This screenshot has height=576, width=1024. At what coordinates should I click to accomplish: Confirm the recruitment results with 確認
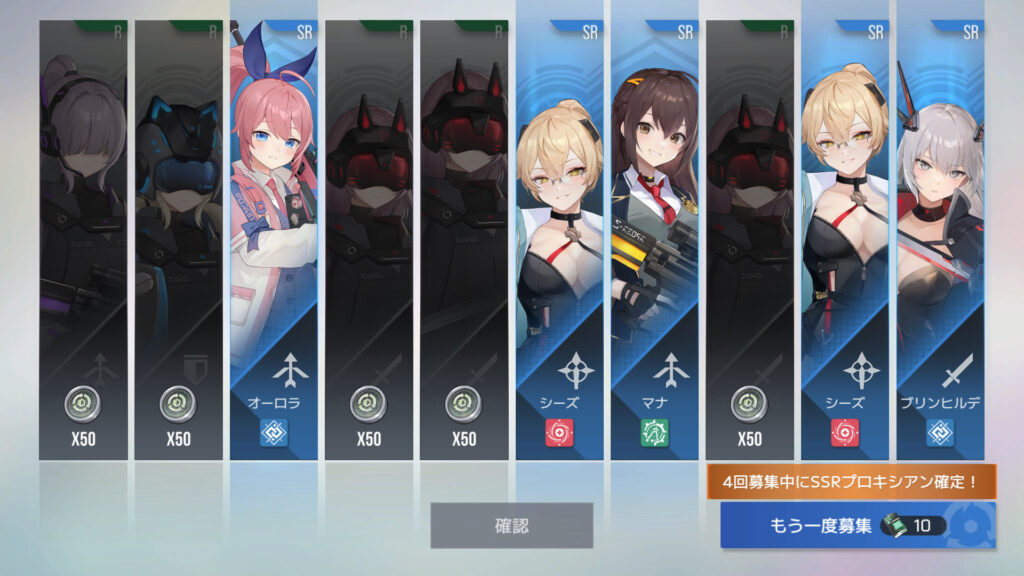click(x=511, y=525)
